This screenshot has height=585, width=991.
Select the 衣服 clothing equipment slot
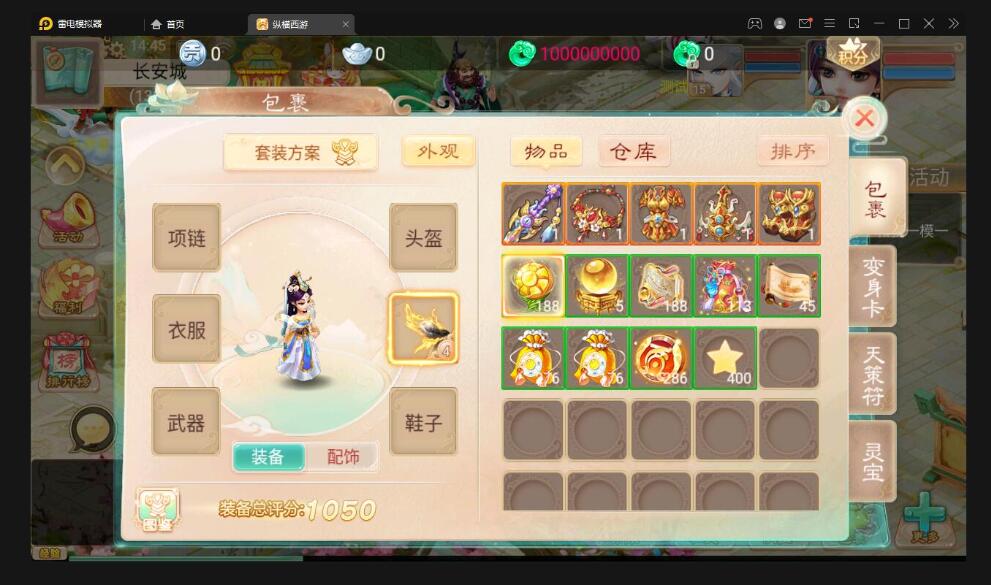(x=186, y=329)
